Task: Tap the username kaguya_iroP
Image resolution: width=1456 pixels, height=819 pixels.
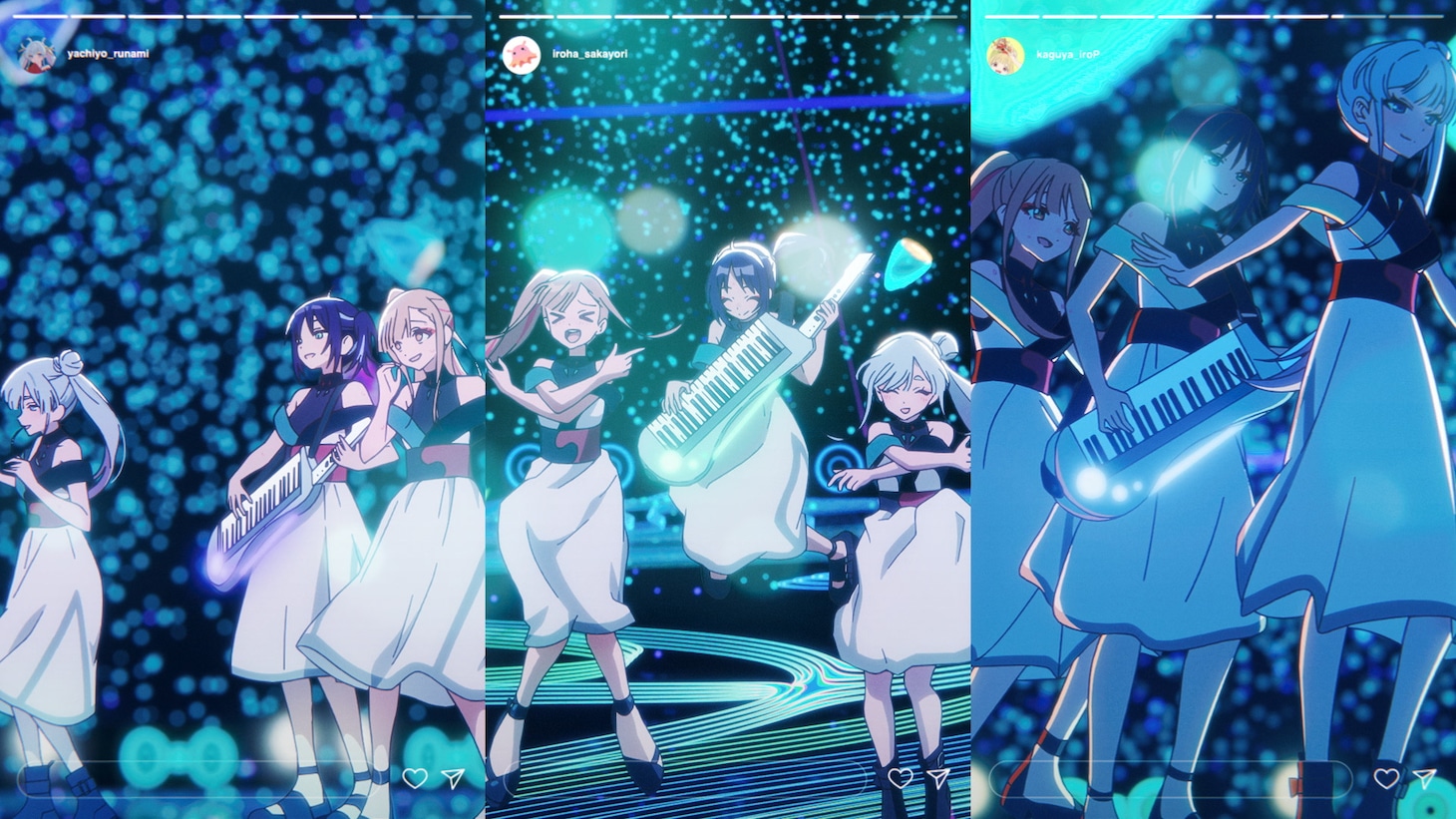Action: point(1068,55)
